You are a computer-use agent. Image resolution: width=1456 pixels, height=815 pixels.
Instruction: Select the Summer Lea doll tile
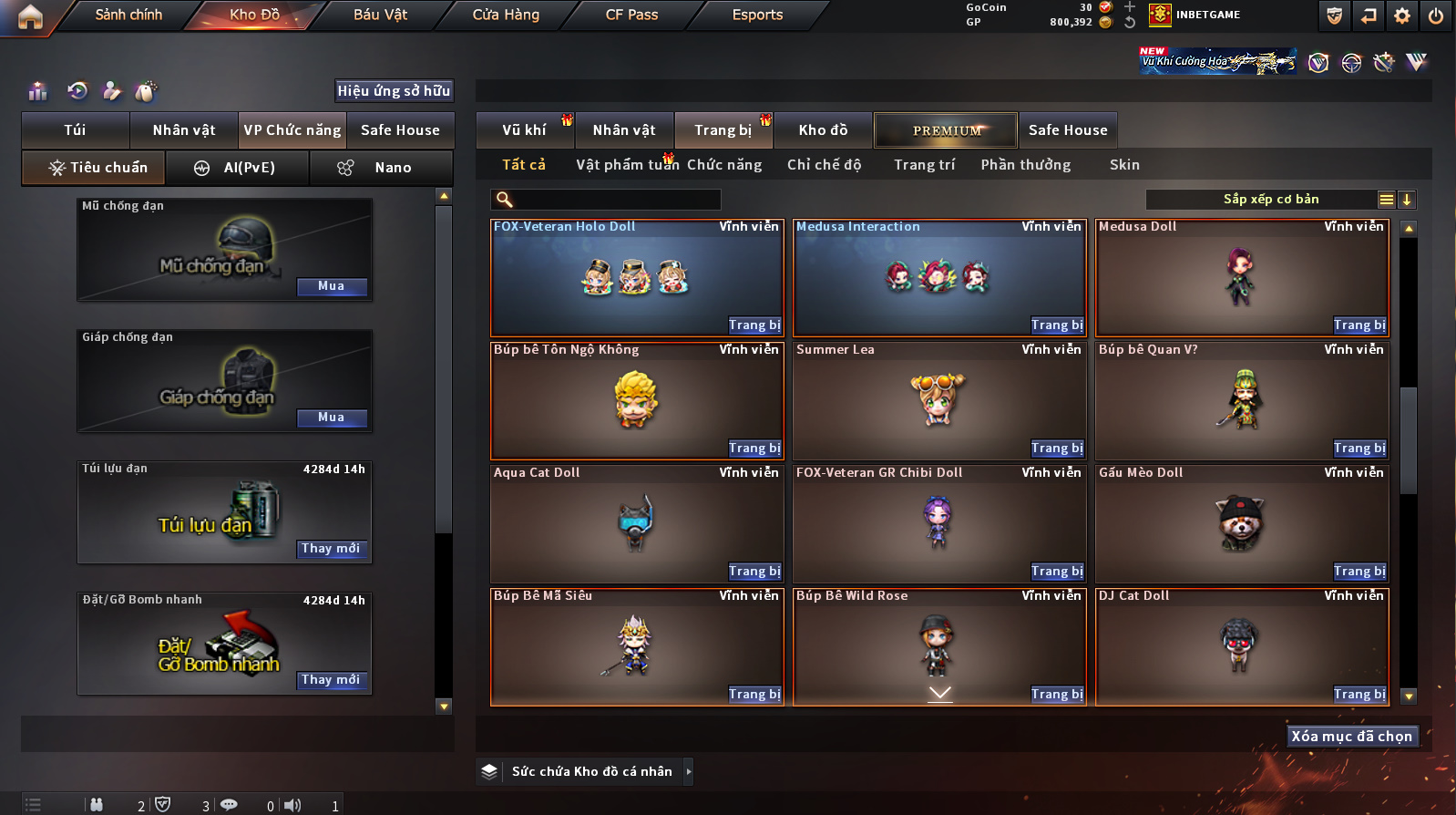(x=938, y=401)
